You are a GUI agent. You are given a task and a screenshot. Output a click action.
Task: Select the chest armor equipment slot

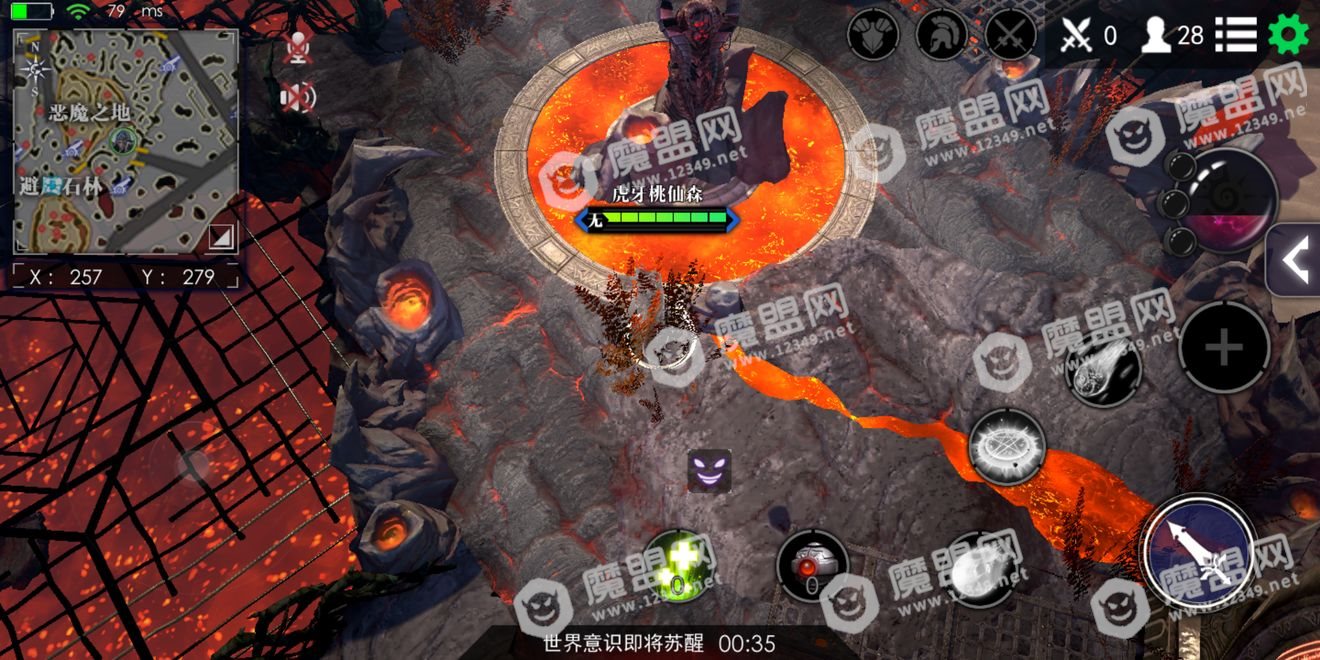(x=873, y=36)
